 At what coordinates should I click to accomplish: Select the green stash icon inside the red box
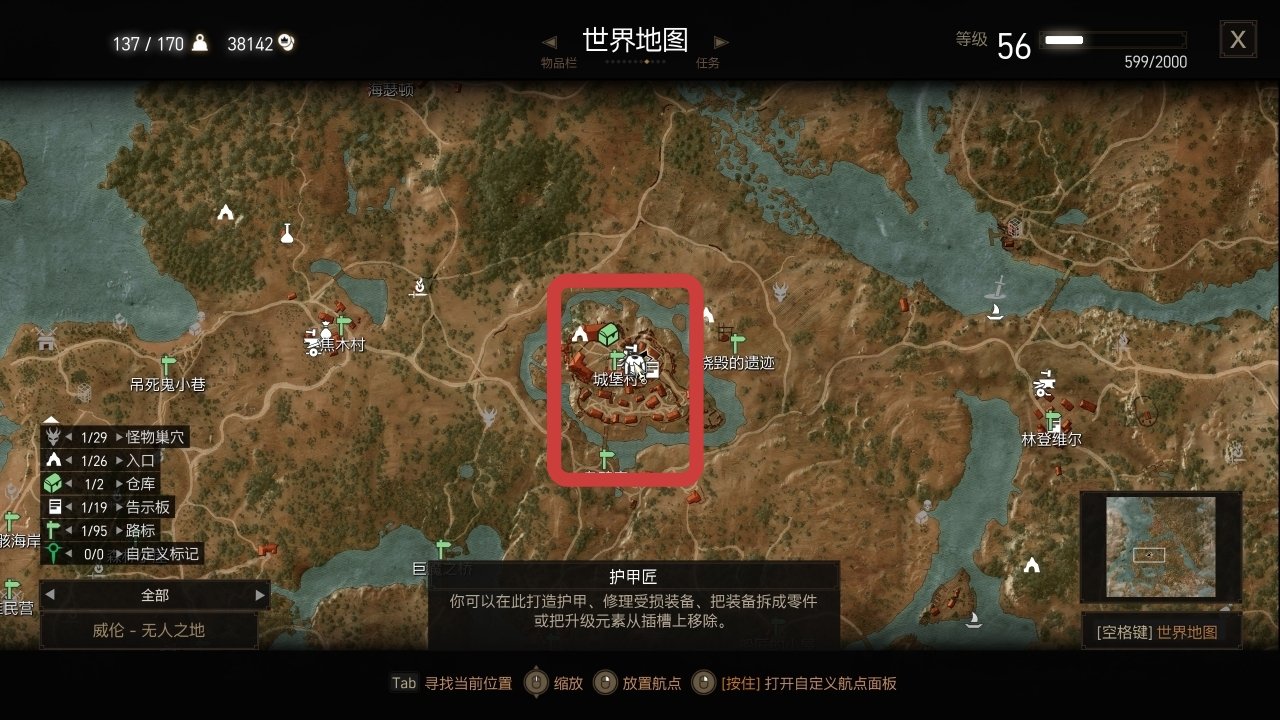(607, 335)
